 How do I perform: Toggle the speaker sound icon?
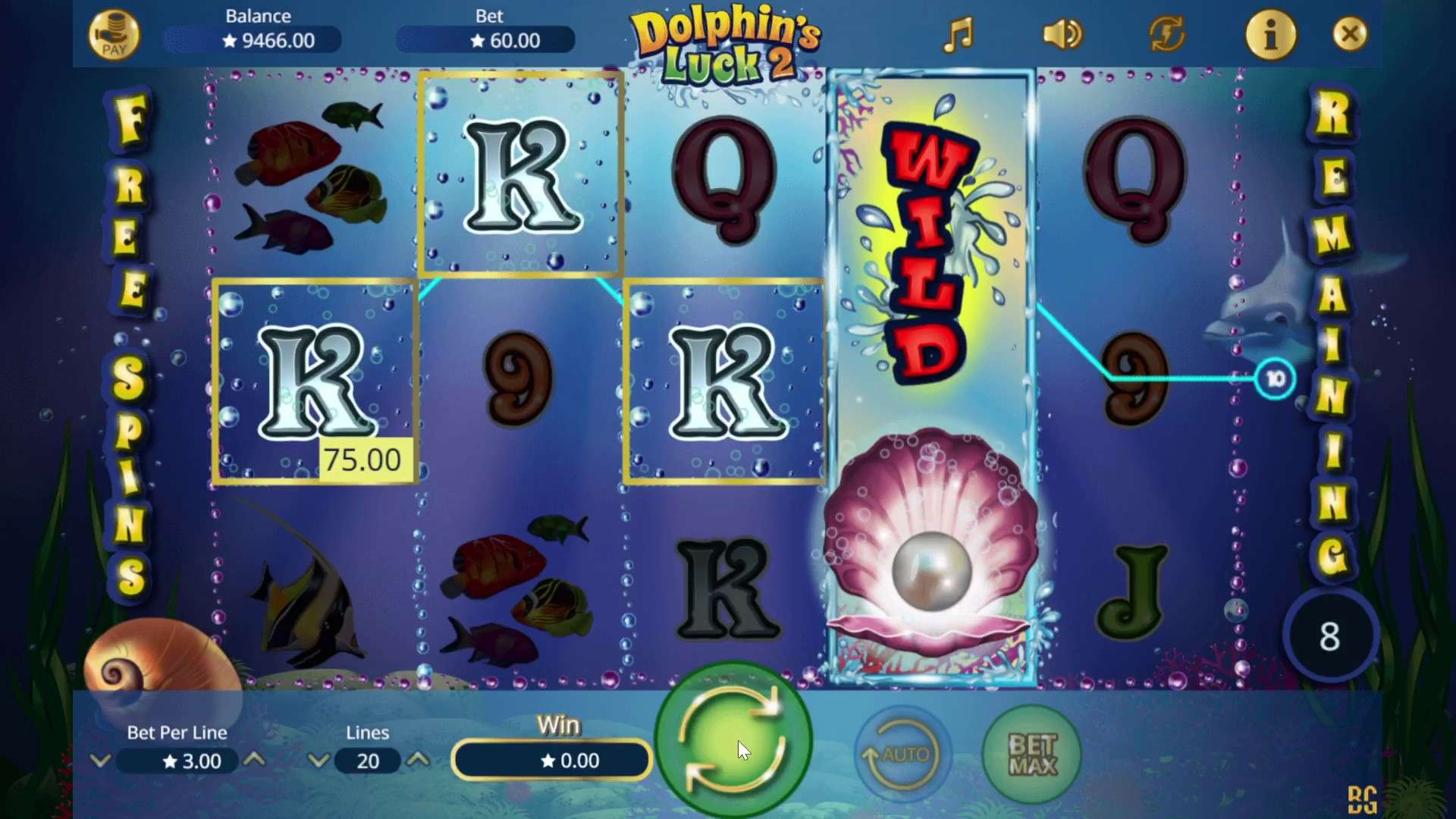coord(1062,35)
